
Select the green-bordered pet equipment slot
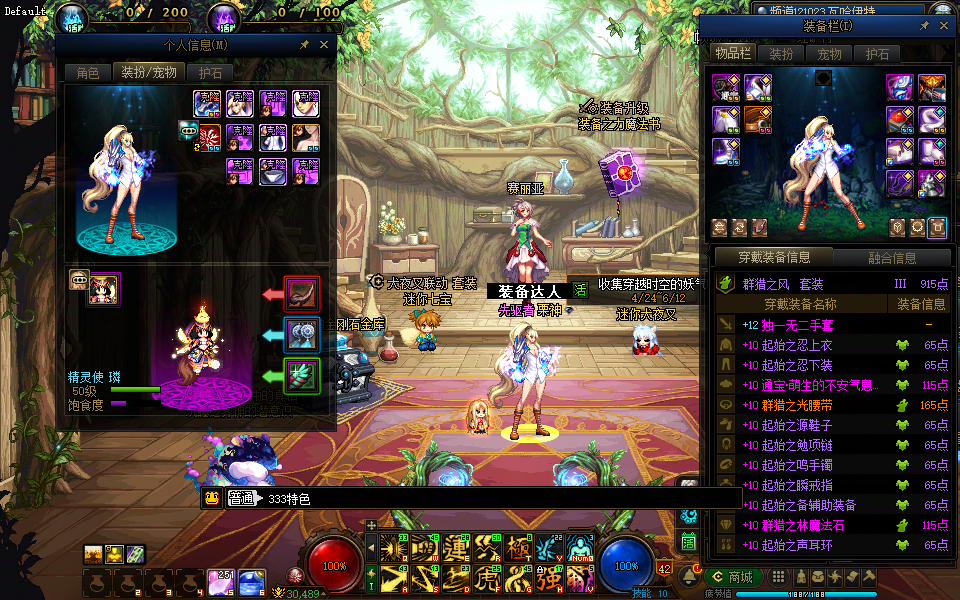(x=302, y=376)
